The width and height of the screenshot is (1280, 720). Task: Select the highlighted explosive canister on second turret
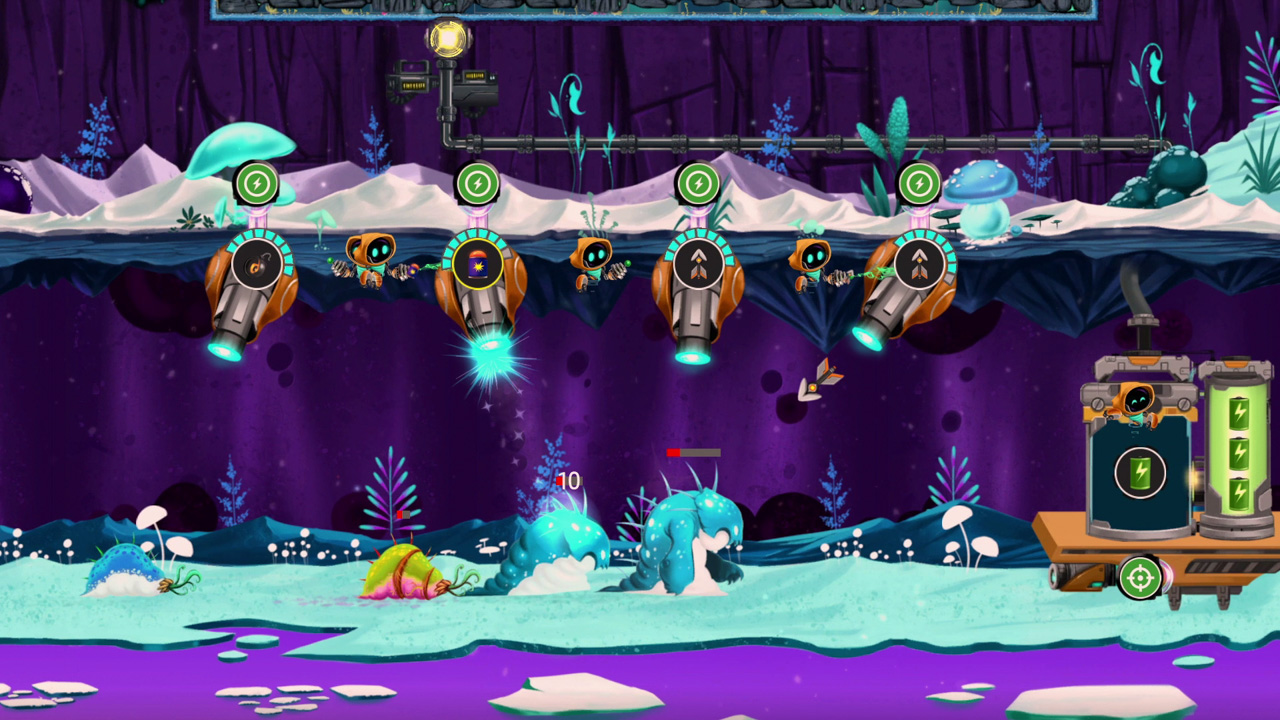coord(477,265)
